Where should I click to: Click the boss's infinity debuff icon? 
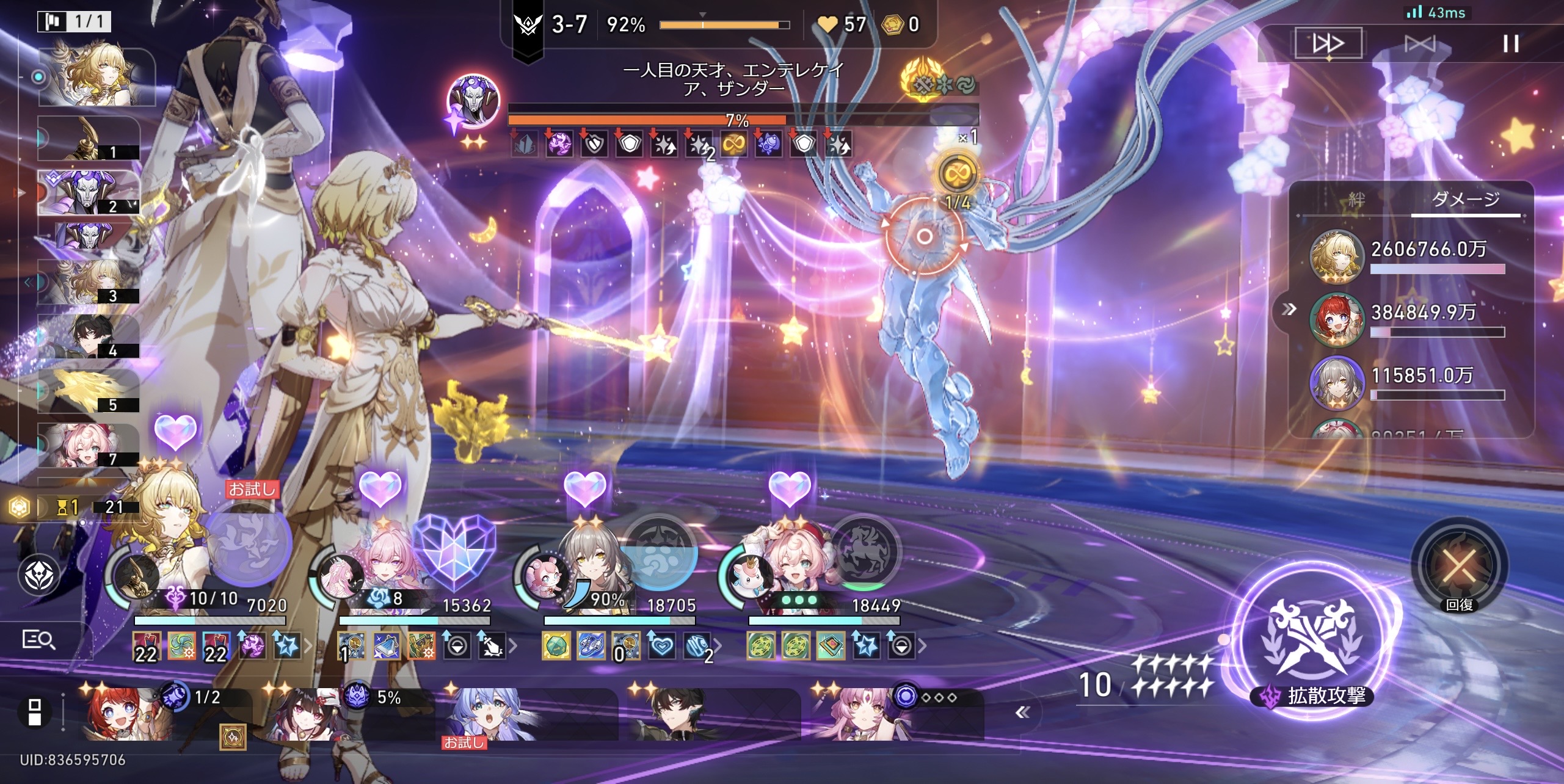click(733, 145)
